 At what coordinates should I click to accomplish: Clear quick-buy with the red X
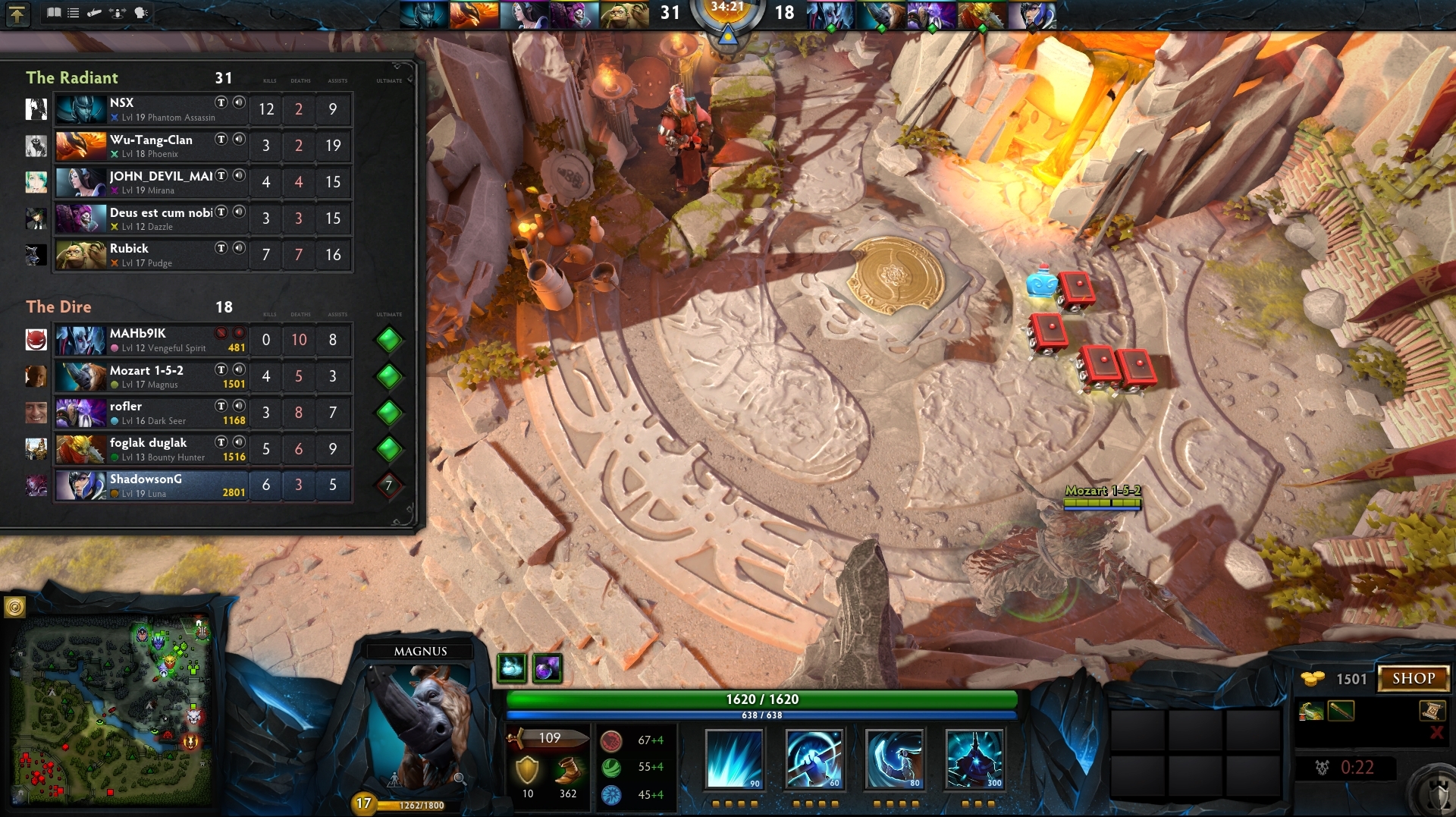(x=1436, y=733)
